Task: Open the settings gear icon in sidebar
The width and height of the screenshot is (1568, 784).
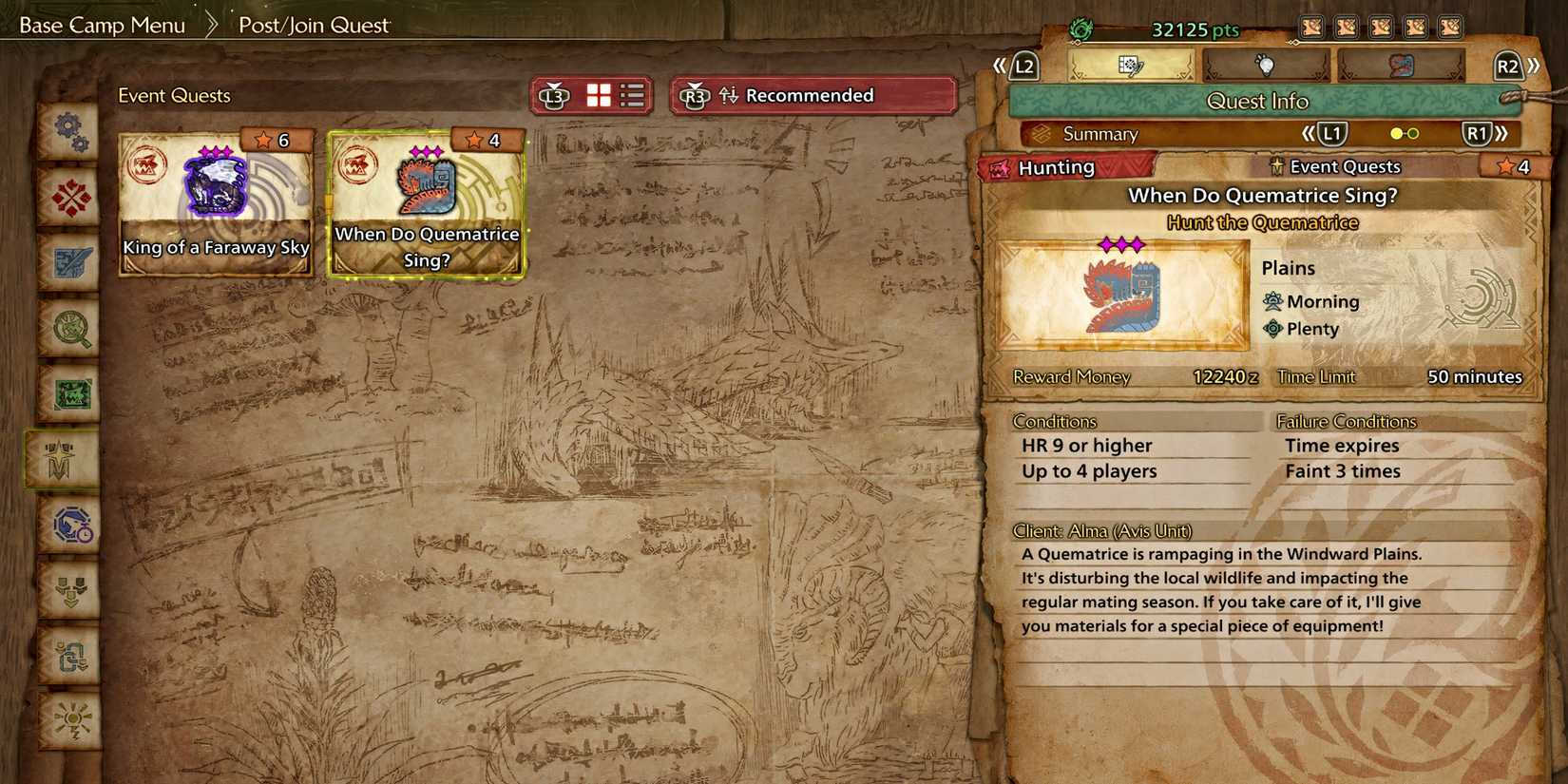Action: coord(67,133)
